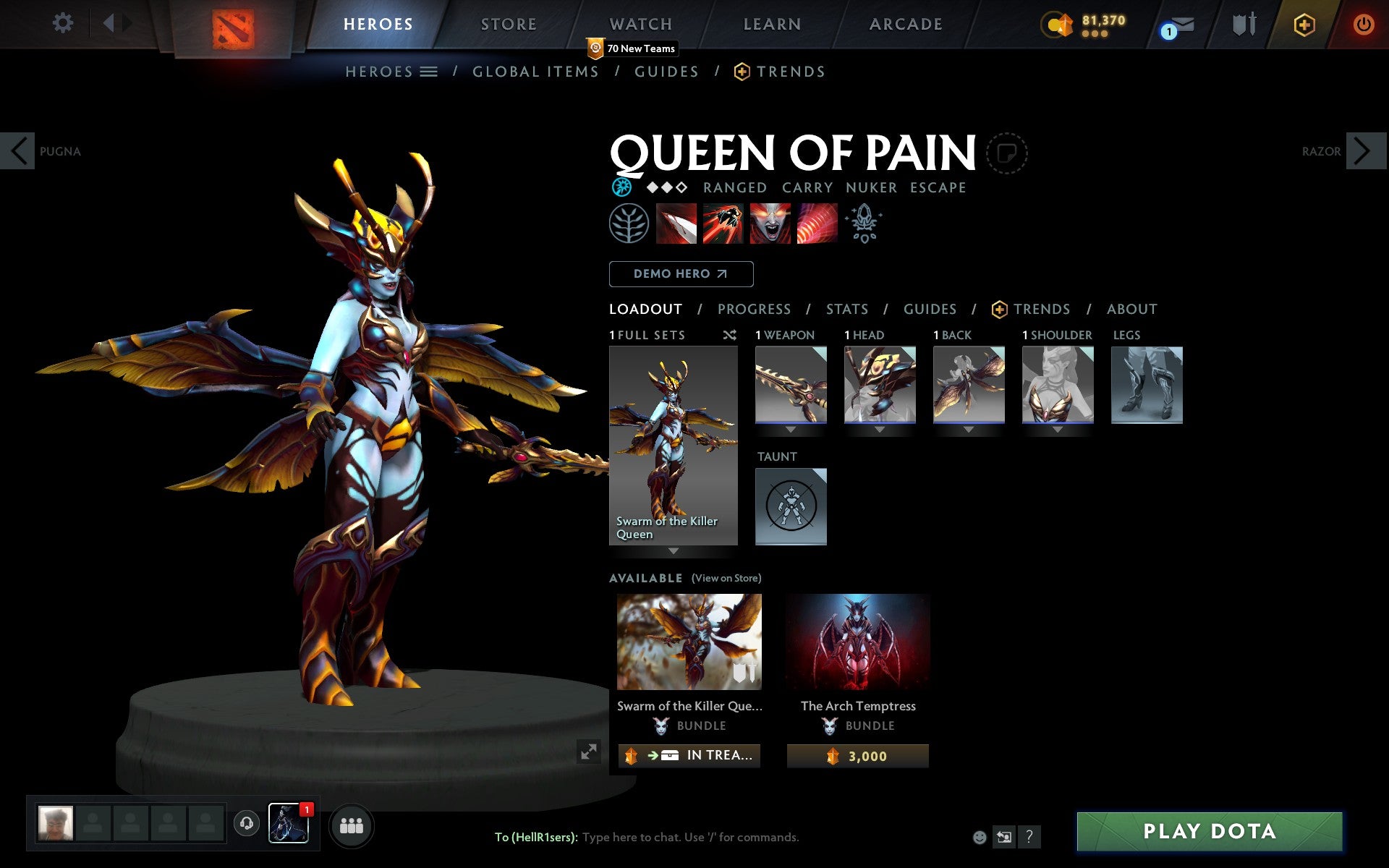The image size is (1389, 868).
Task: Open the WATCH menu
Action: pyautogui.click(x=640, y=24)
